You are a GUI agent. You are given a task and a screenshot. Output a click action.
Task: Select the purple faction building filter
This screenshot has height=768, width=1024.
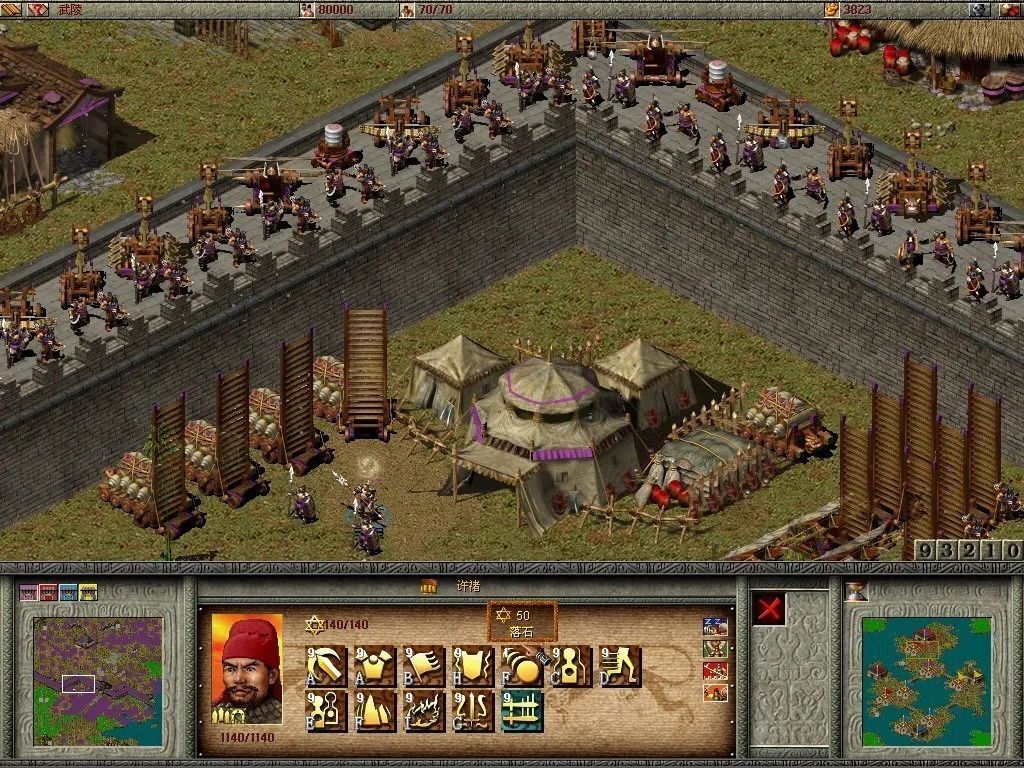(28, 592)
